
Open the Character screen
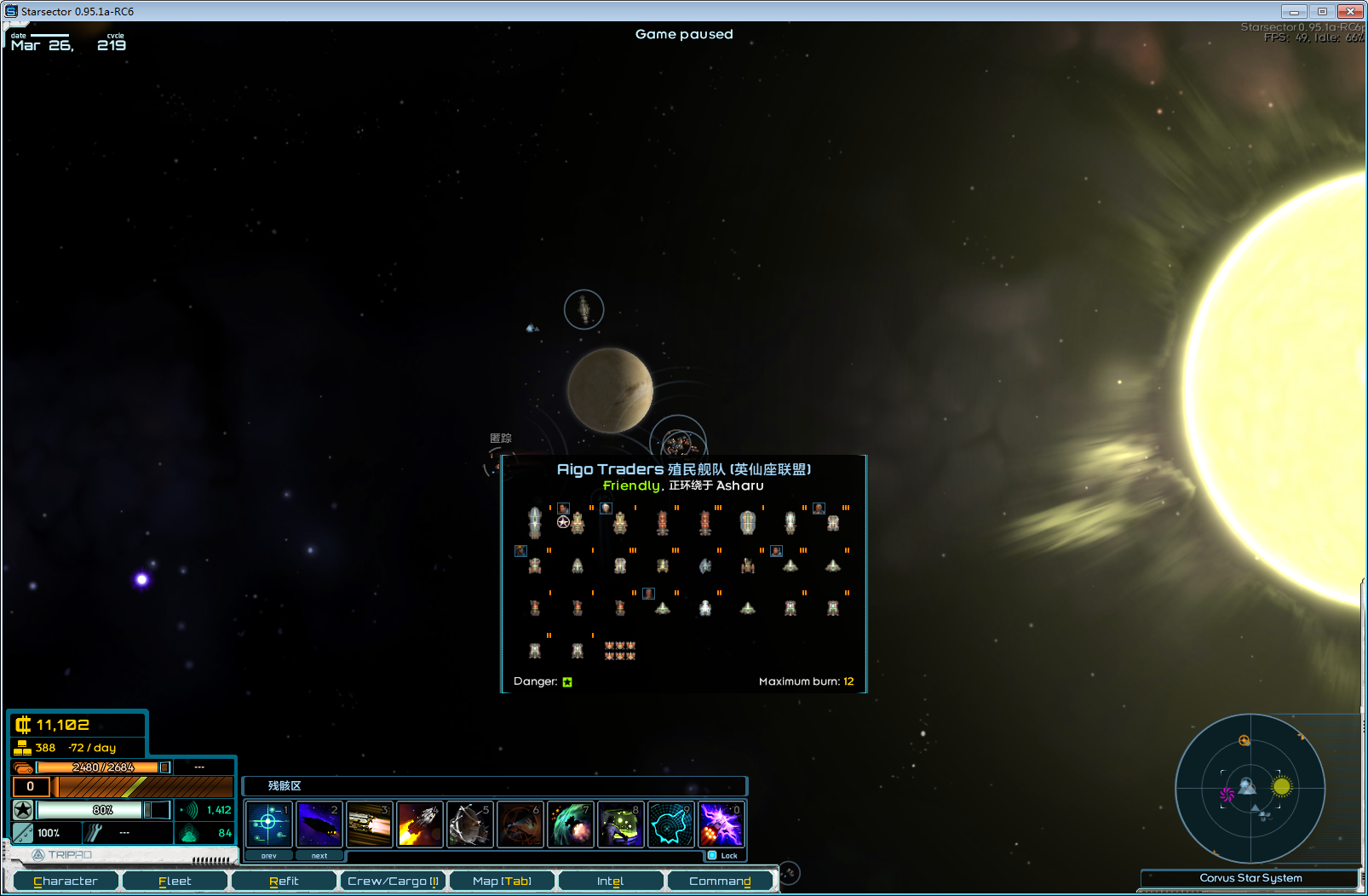[66, 881]
